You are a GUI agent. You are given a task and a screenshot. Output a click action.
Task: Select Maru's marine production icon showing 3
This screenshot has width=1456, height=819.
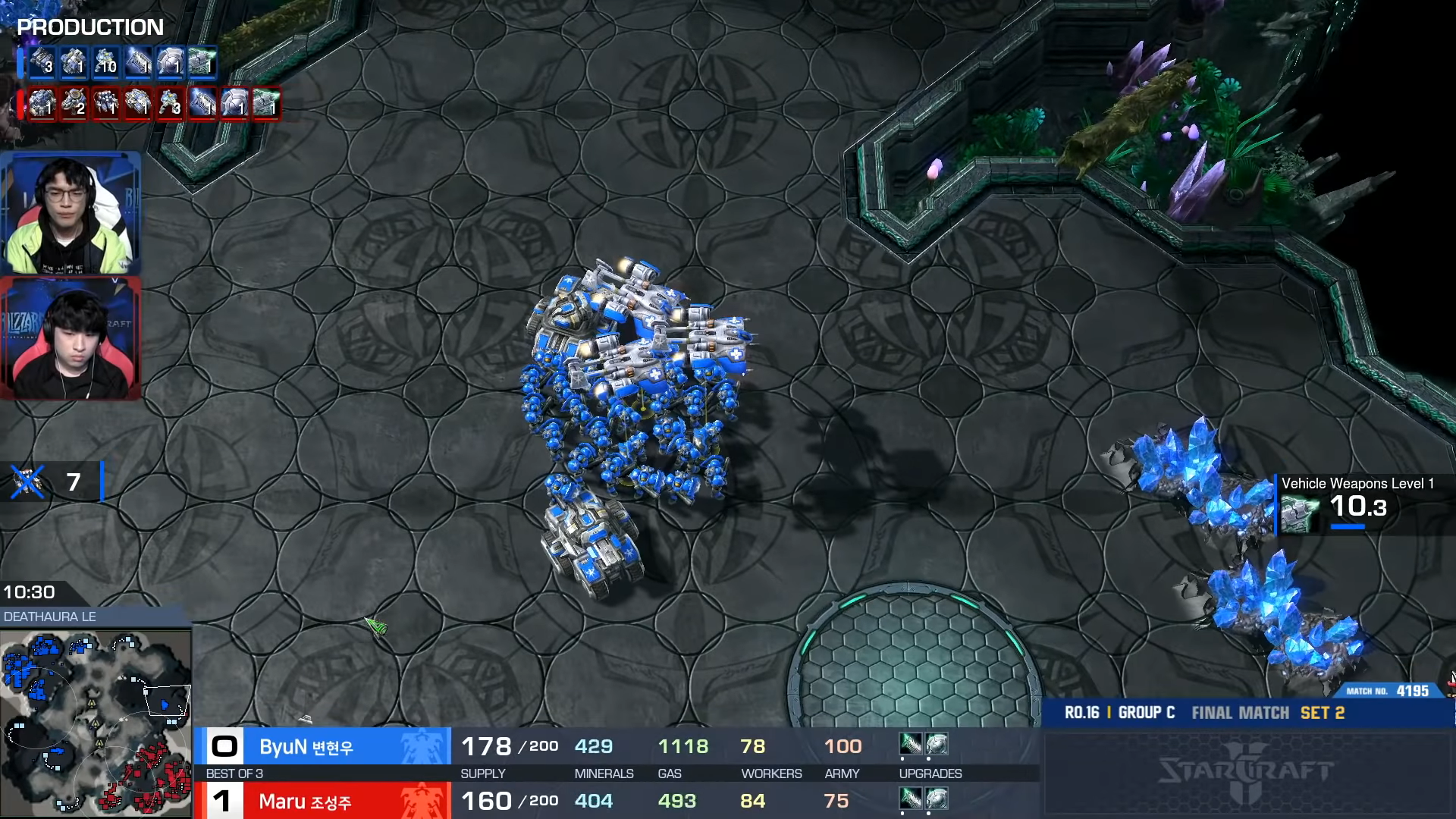pyautogui.click(x=170, y=103)
